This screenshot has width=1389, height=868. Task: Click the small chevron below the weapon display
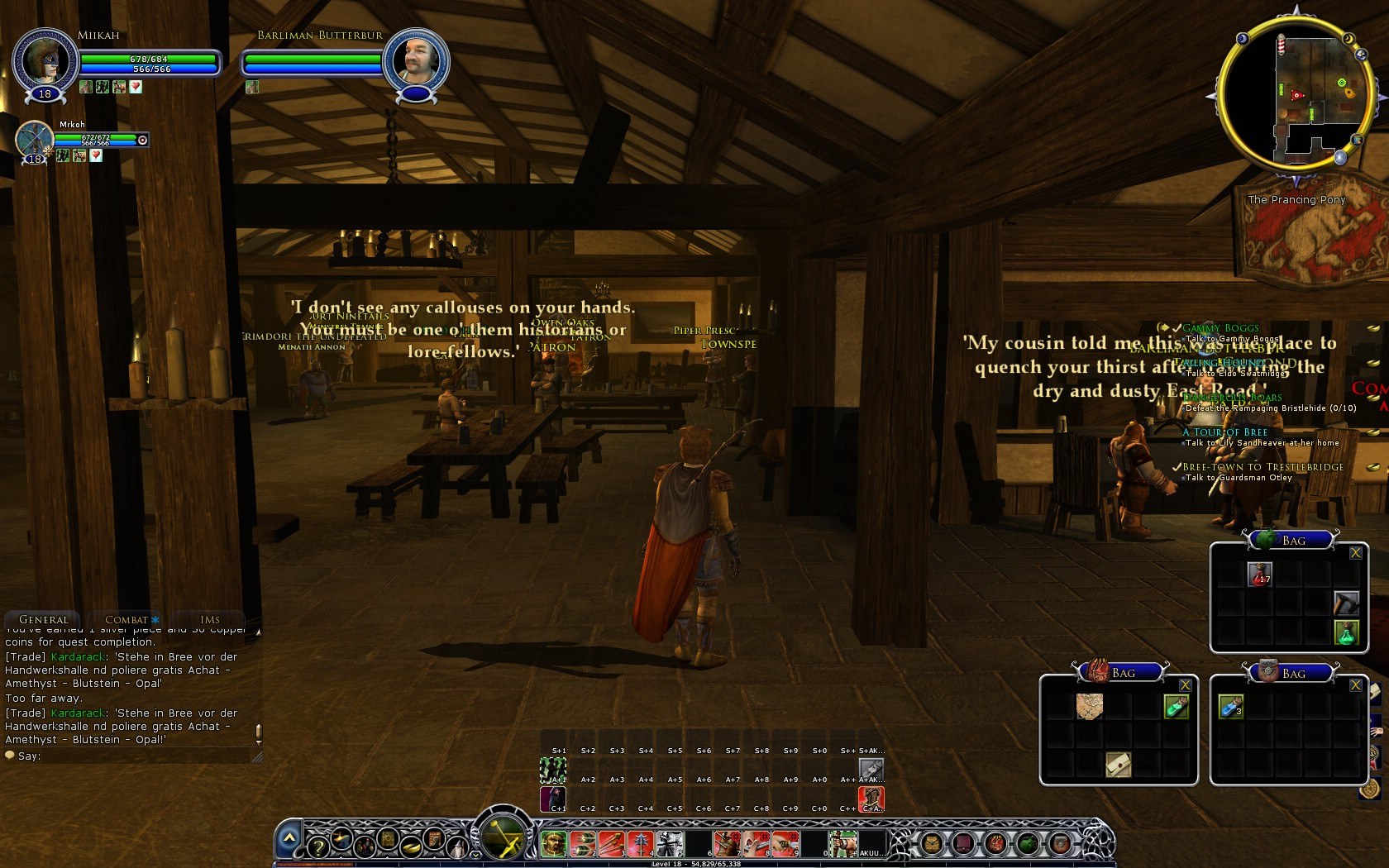pyautogui.click(x=475, y=854)
